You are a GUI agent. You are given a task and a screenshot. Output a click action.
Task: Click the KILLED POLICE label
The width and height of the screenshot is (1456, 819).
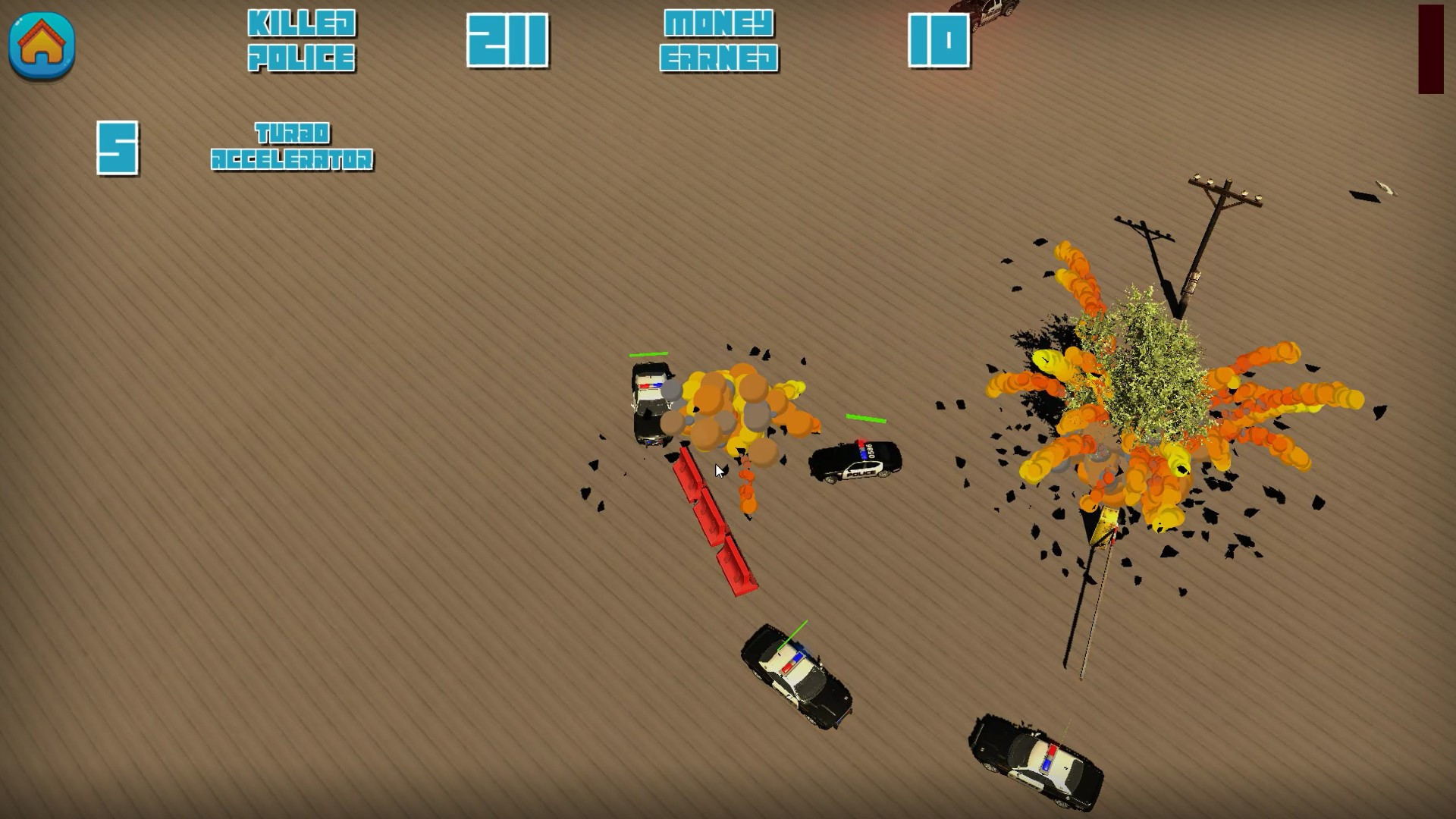302,38
